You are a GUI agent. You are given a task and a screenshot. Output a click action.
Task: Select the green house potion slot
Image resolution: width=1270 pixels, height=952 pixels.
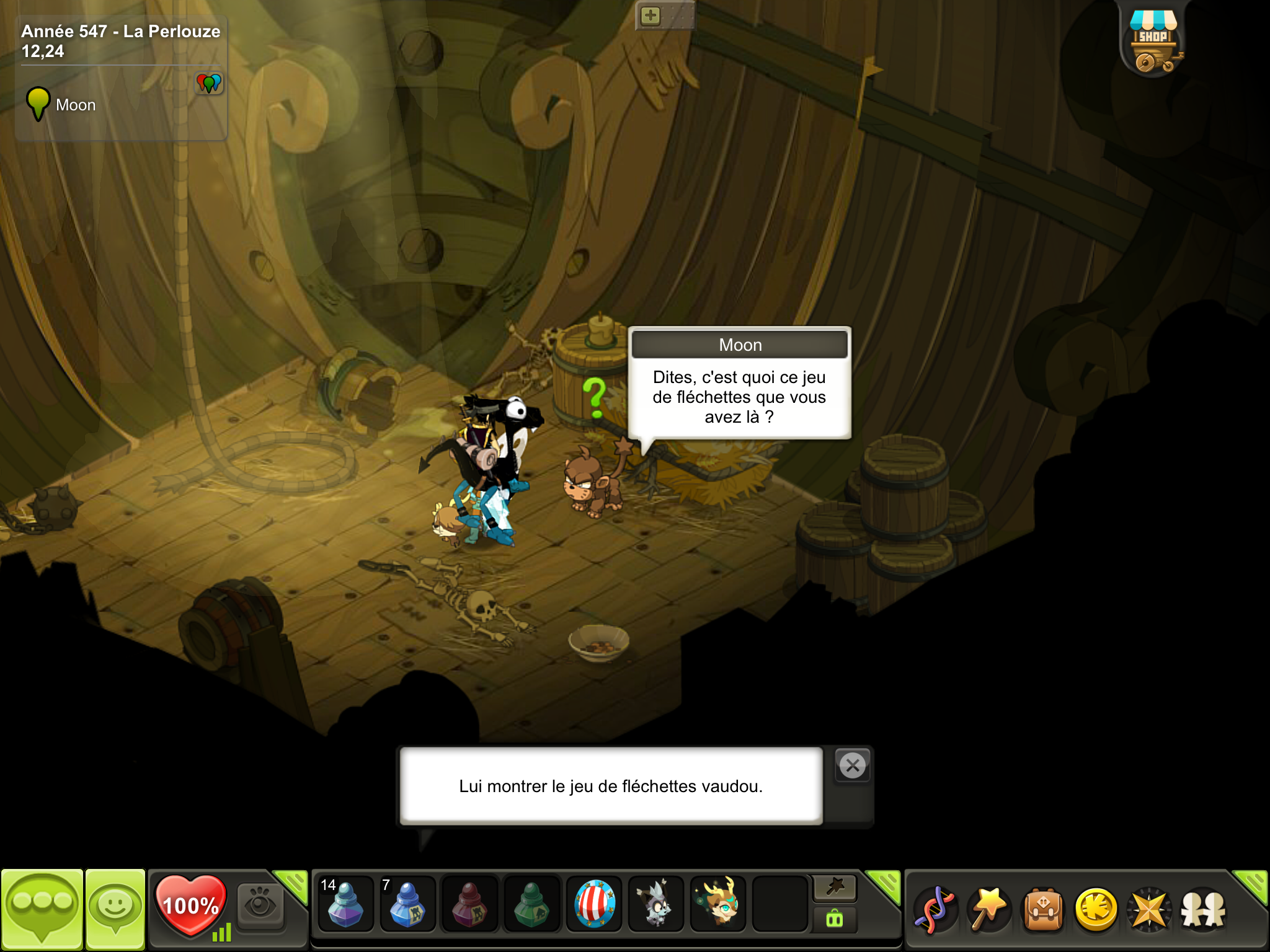coord(531,905)
